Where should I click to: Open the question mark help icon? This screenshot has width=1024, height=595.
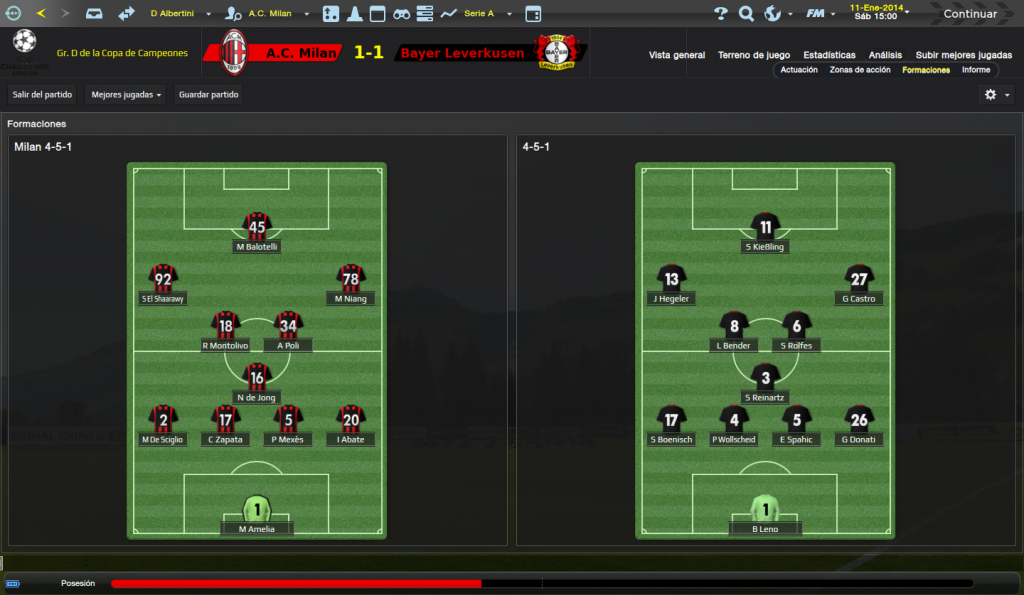click(721, 14)
